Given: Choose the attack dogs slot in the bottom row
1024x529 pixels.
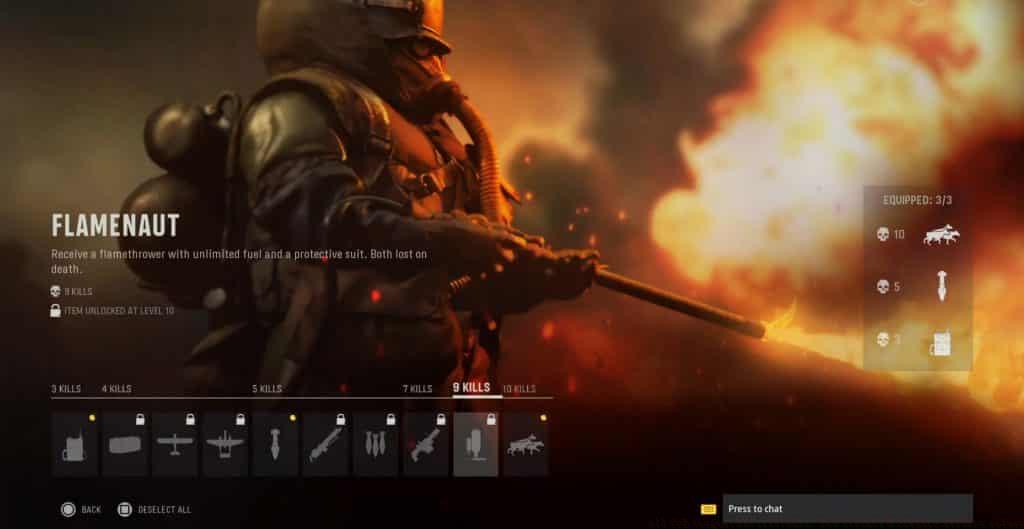Looking at the screenshot, I should coord(526,444).
